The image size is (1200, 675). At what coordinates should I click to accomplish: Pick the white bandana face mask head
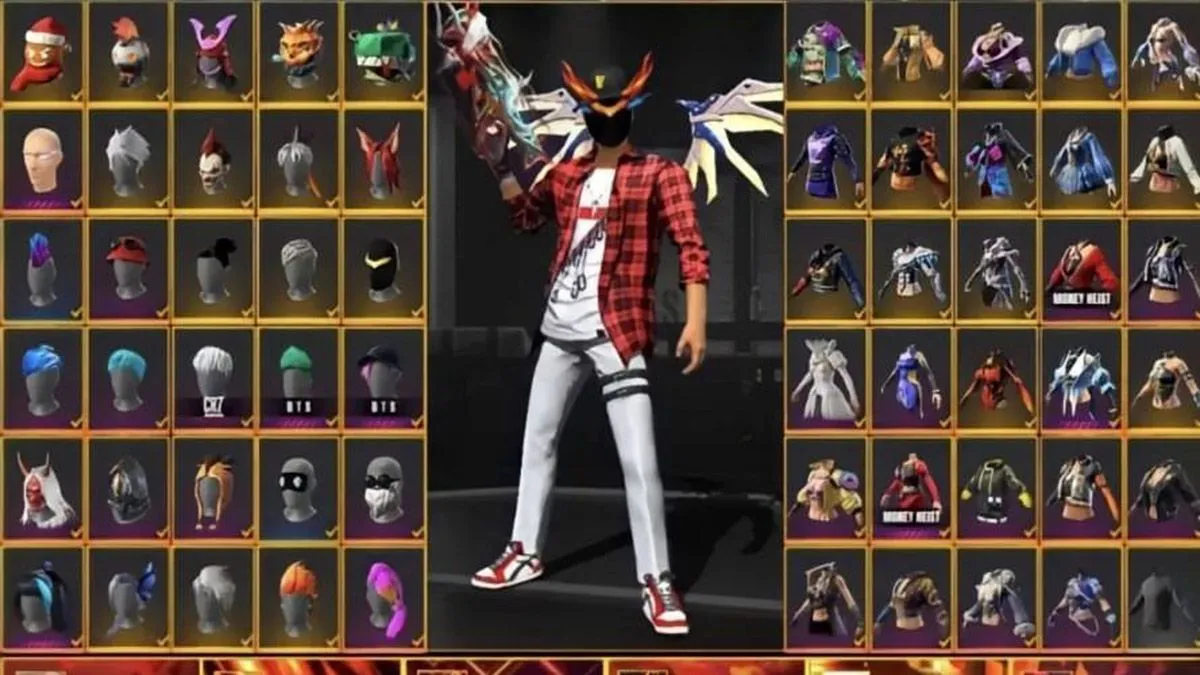383,487
